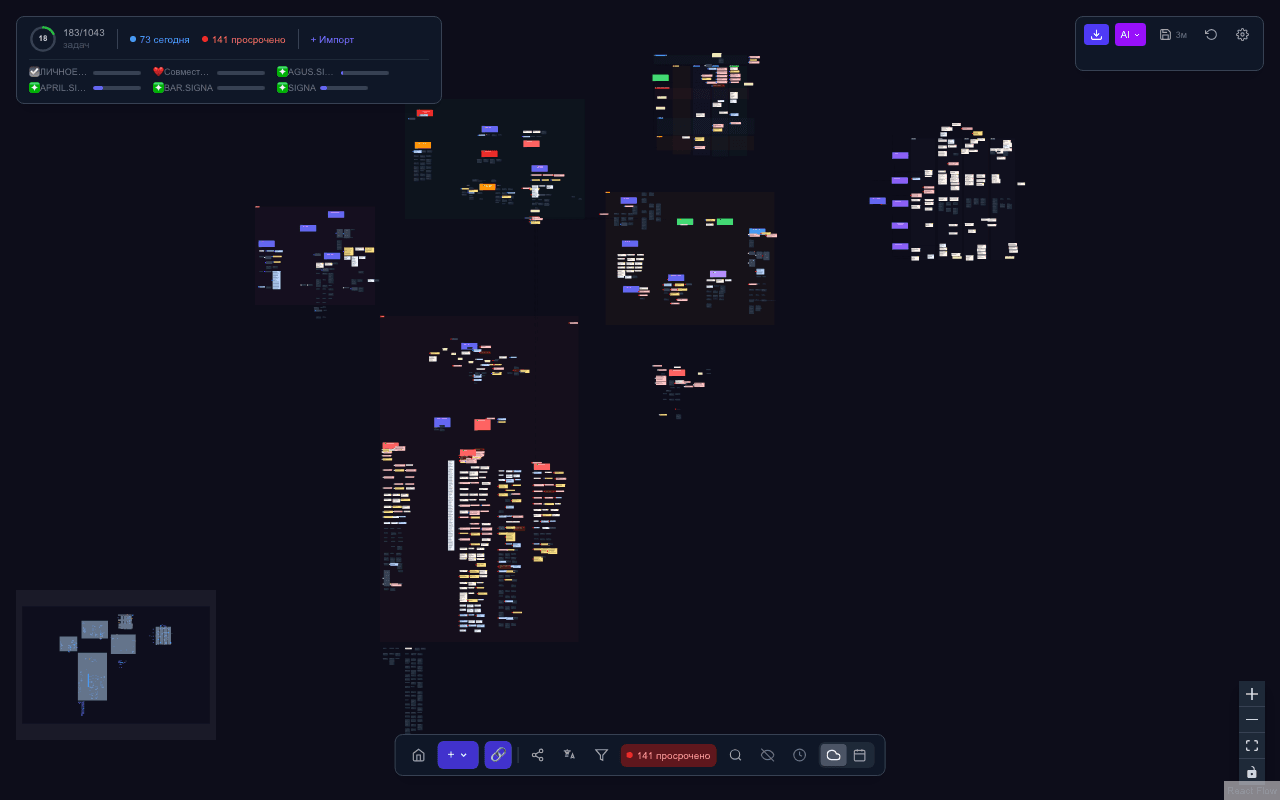The width and height of the screenshot is (1280, 800).
Task: Click the blue download button top right
Action: (1096, 34)
